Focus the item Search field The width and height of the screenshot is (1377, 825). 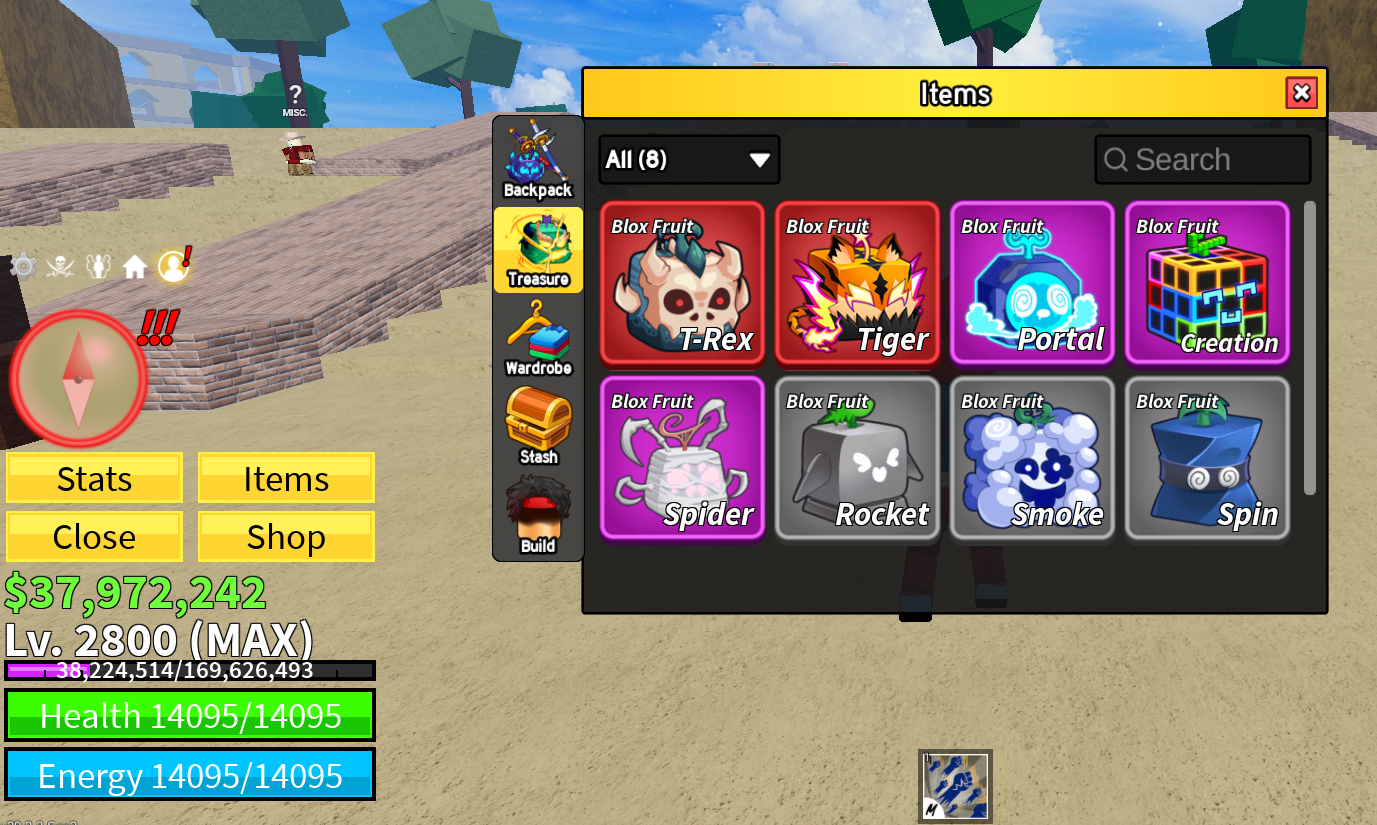[x=1203, y=160]
